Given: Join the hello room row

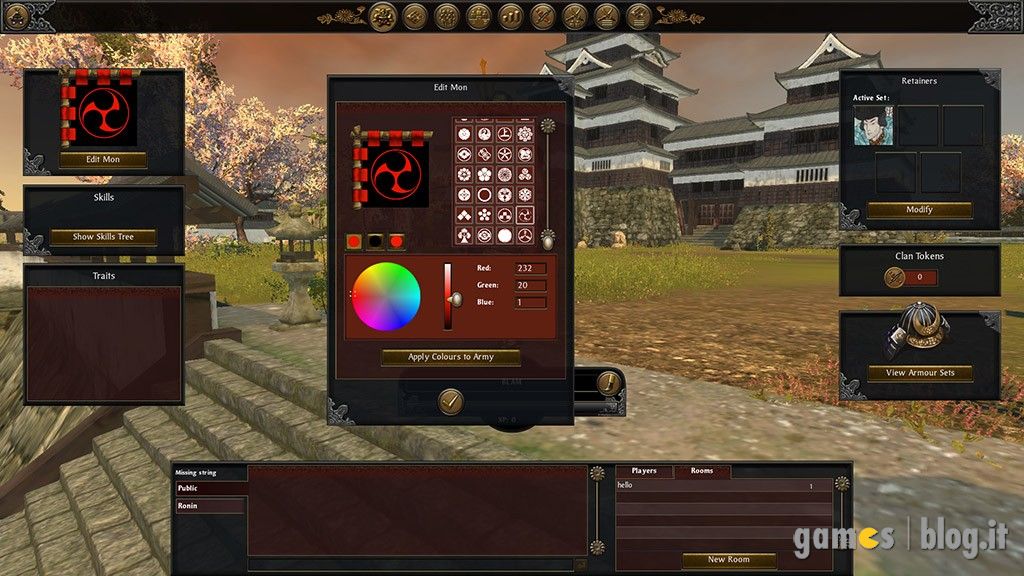Looking at the screenshot, I should [724, 486].
